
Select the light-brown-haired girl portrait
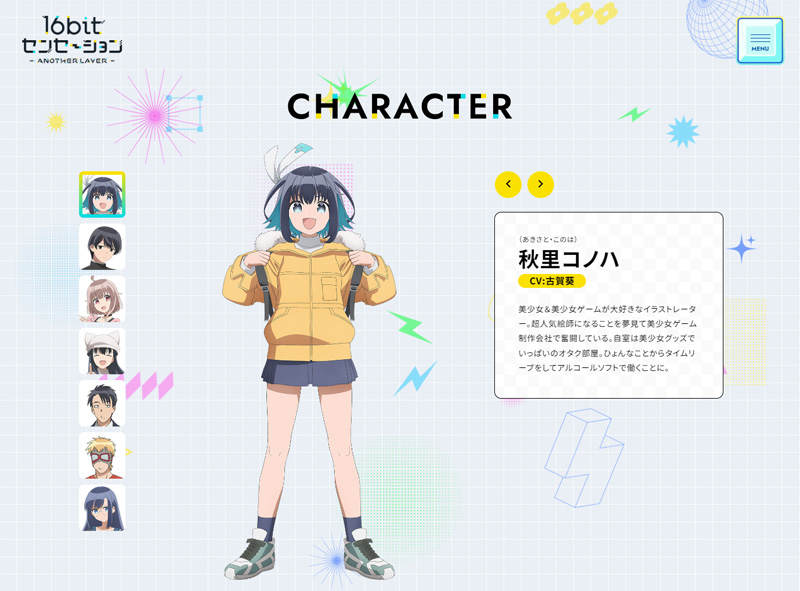click(x=102, y=299)
